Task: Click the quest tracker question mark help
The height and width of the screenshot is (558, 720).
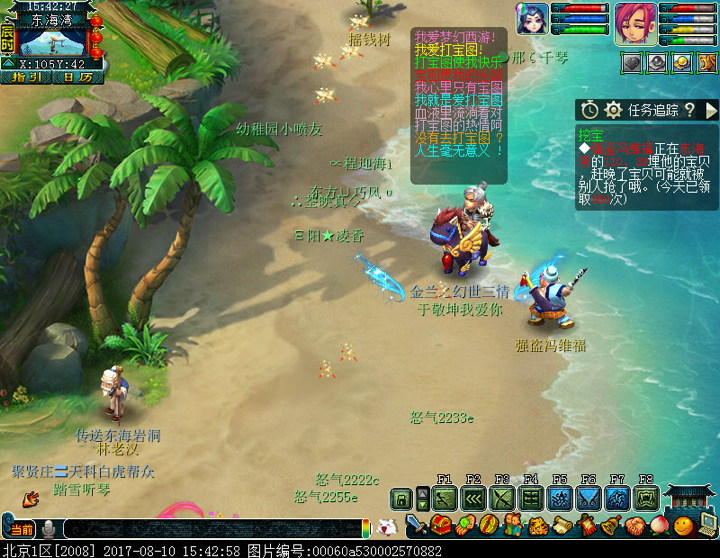Action: 689,110
